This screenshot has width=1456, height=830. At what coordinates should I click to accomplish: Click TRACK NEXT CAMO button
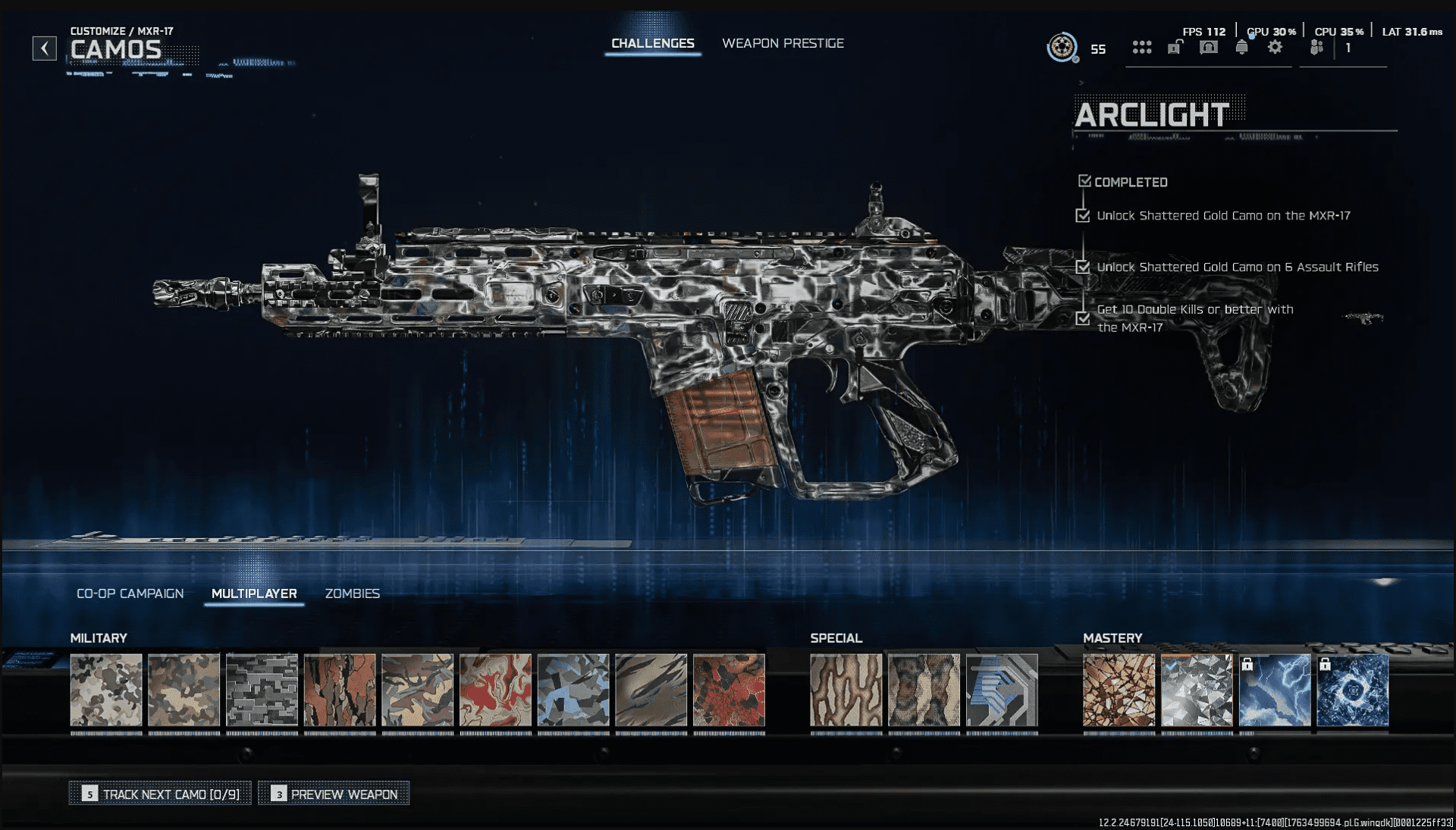pos(159,794)
